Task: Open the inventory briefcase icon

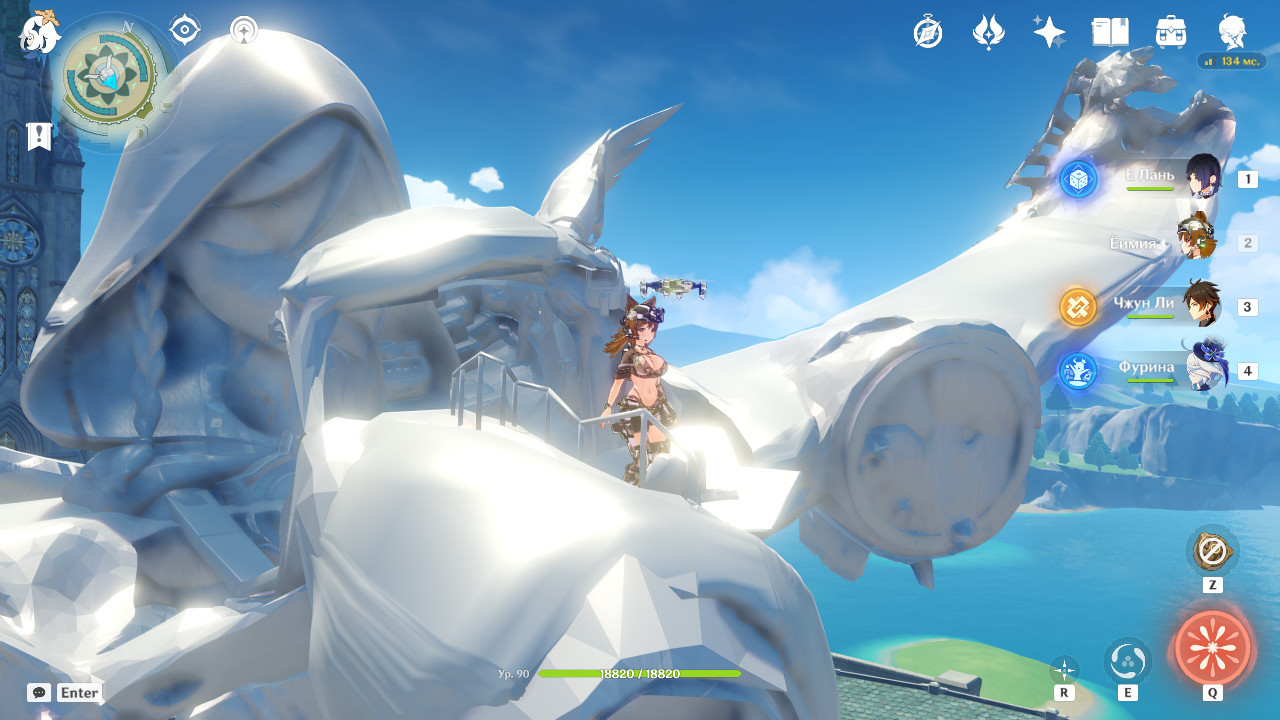Action: tap(1171, 32)
